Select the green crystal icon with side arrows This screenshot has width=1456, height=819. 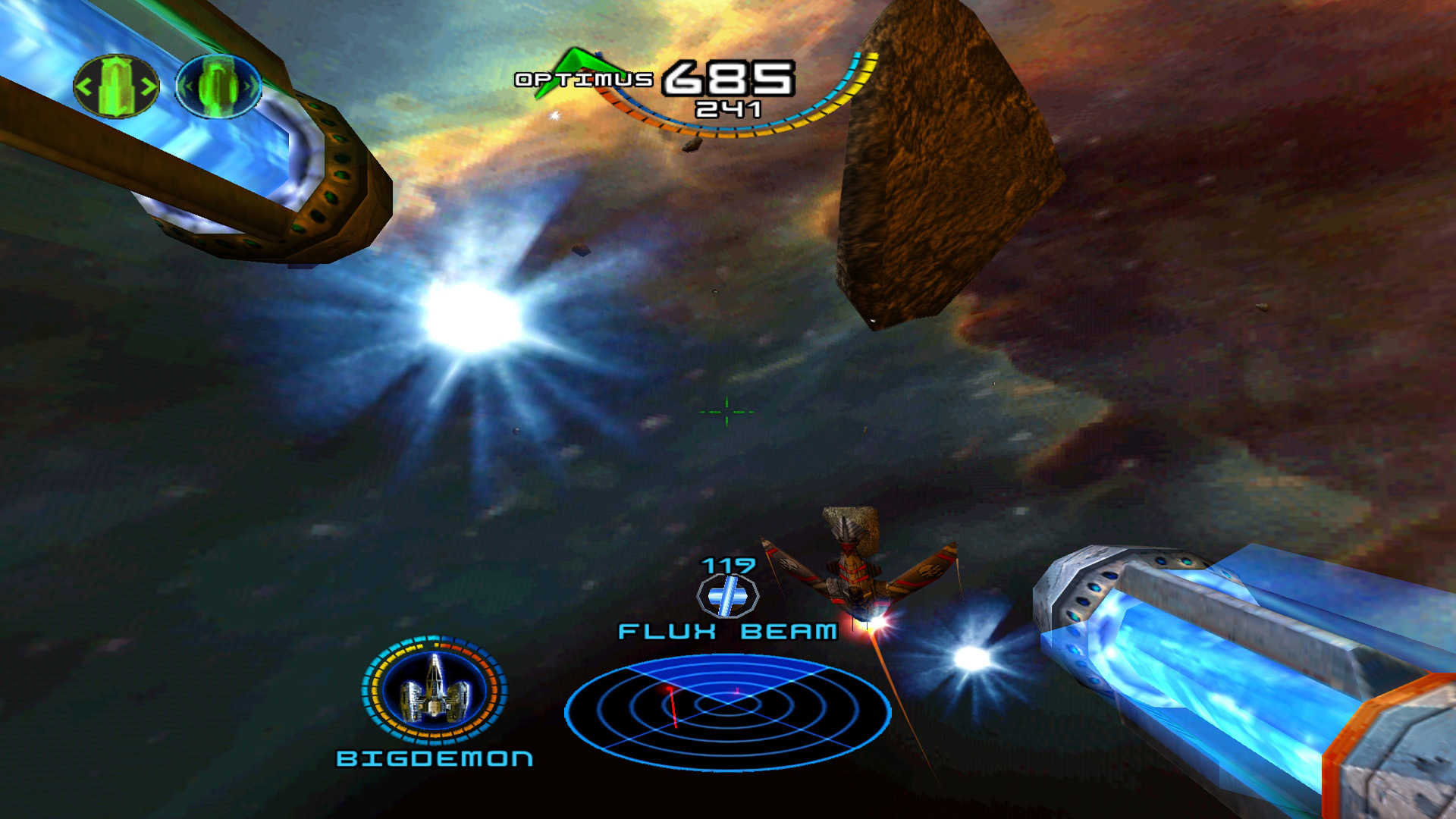[116, 86]
